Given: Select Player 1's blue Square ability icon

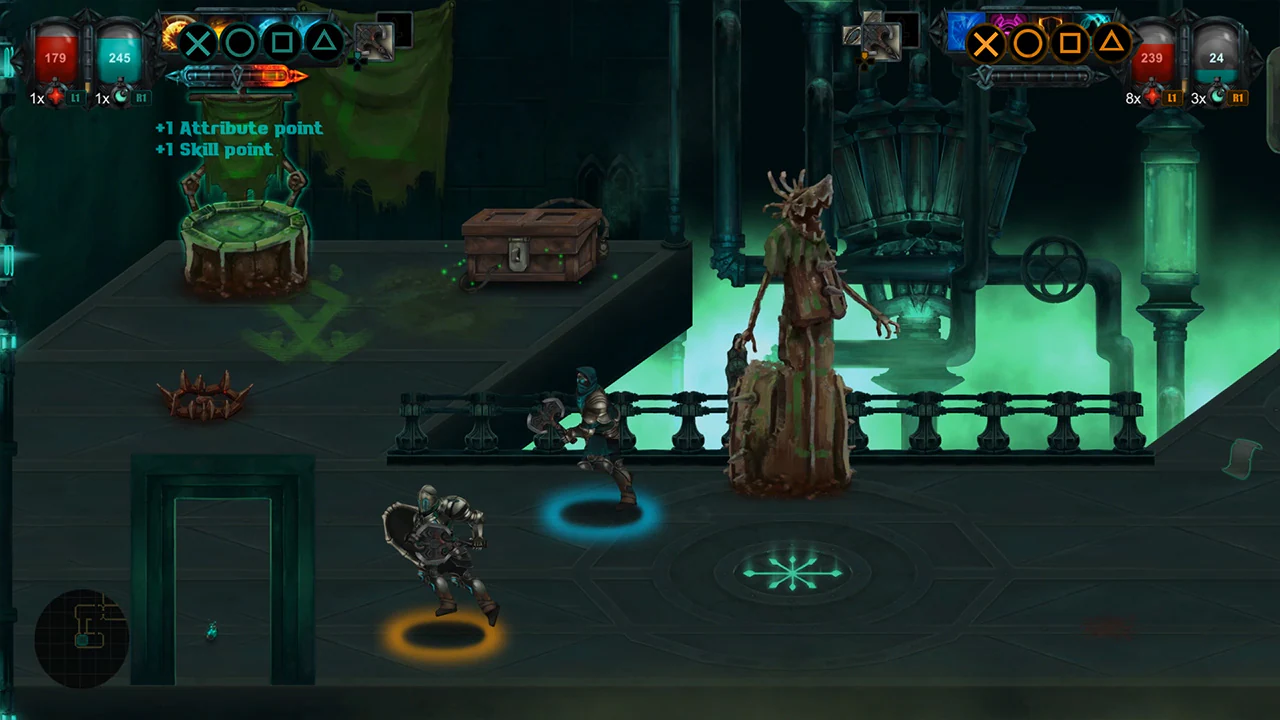Looking at the screenshot, I should click(x=281, y=42).
